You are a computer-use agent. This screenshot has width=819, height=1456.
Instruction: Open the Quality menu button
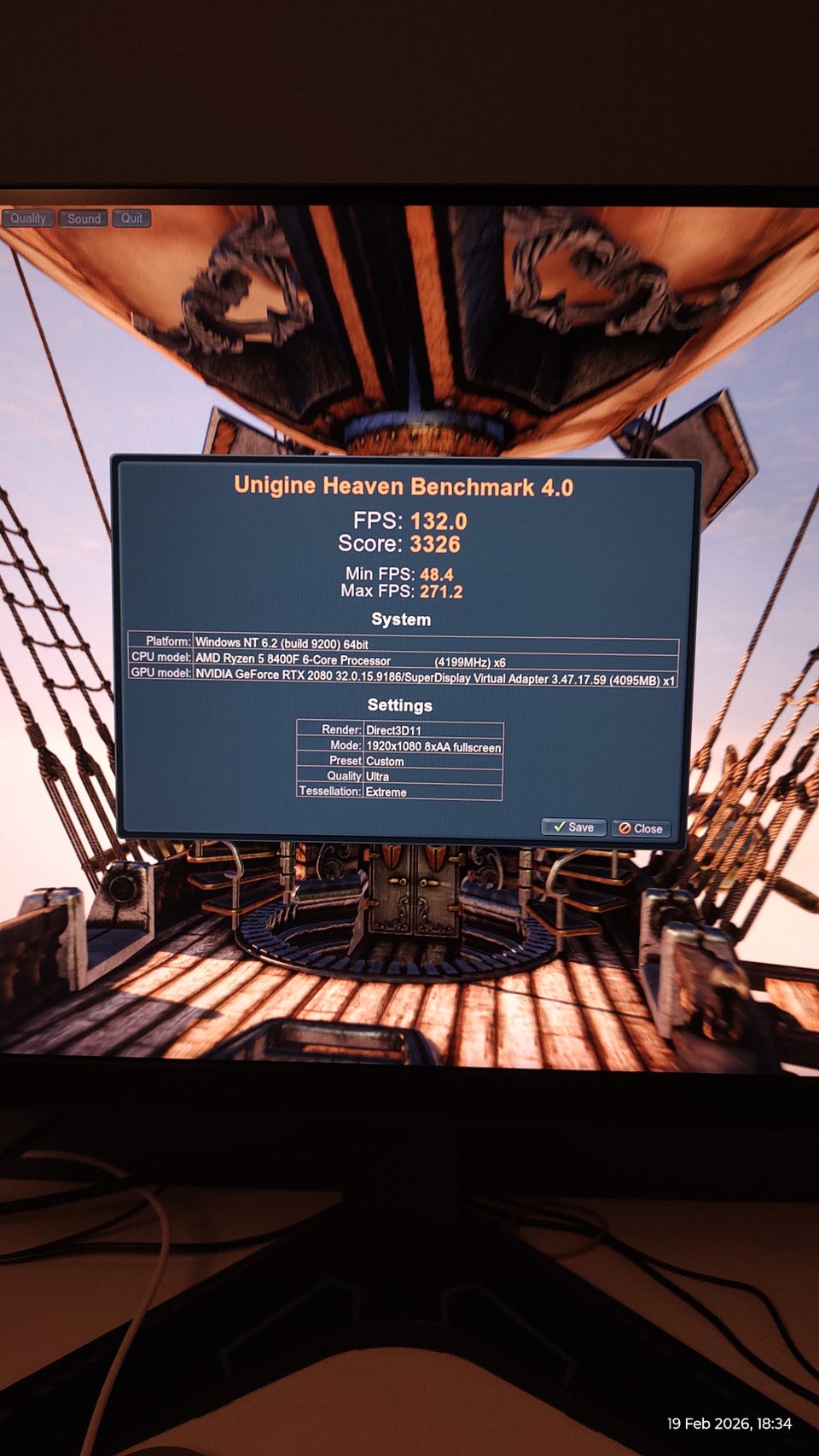coord(28,218)
